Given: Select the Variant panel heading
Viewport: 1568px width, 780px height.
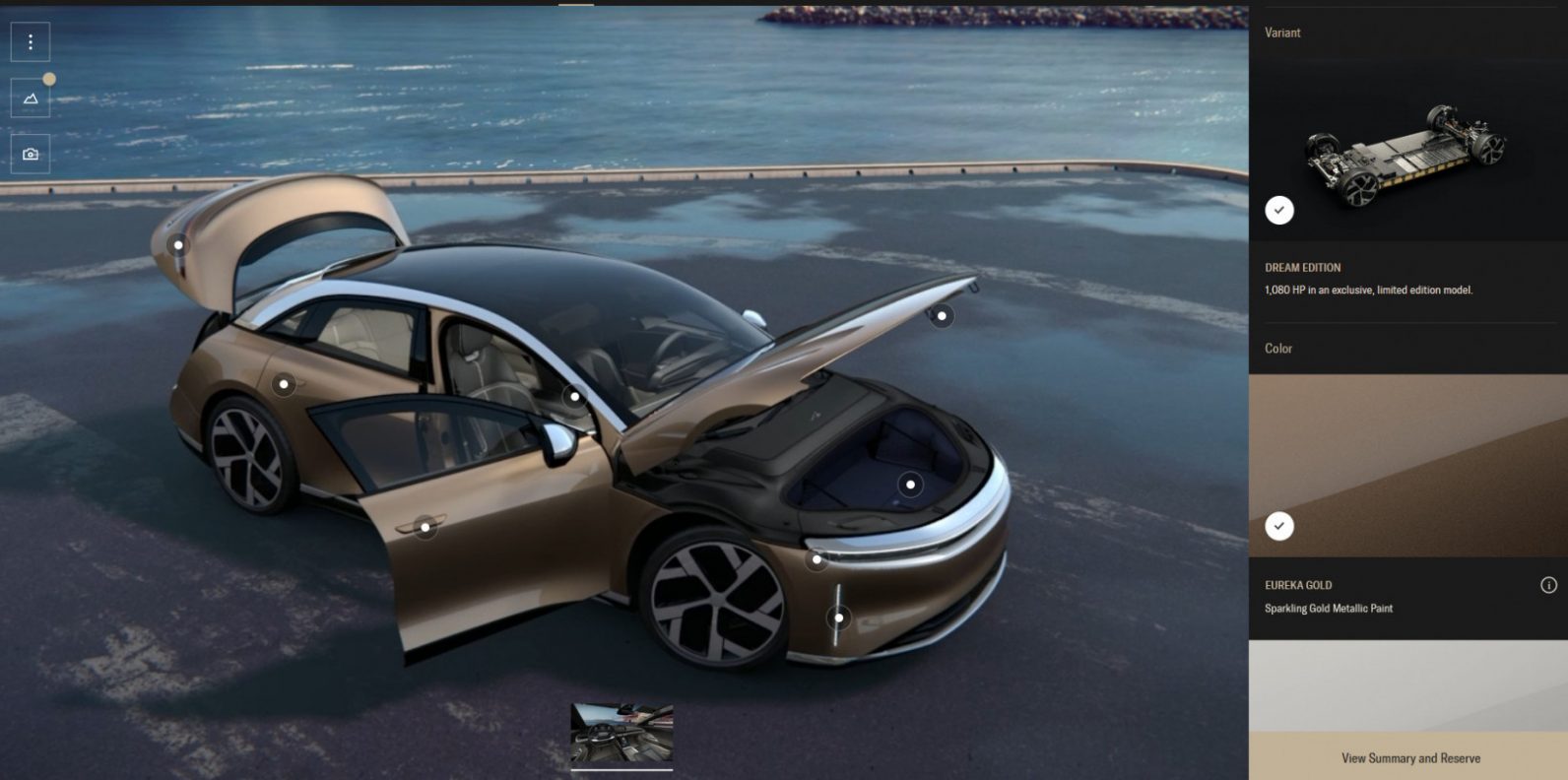Looking at the screenshot, I should coord(1281,32).
